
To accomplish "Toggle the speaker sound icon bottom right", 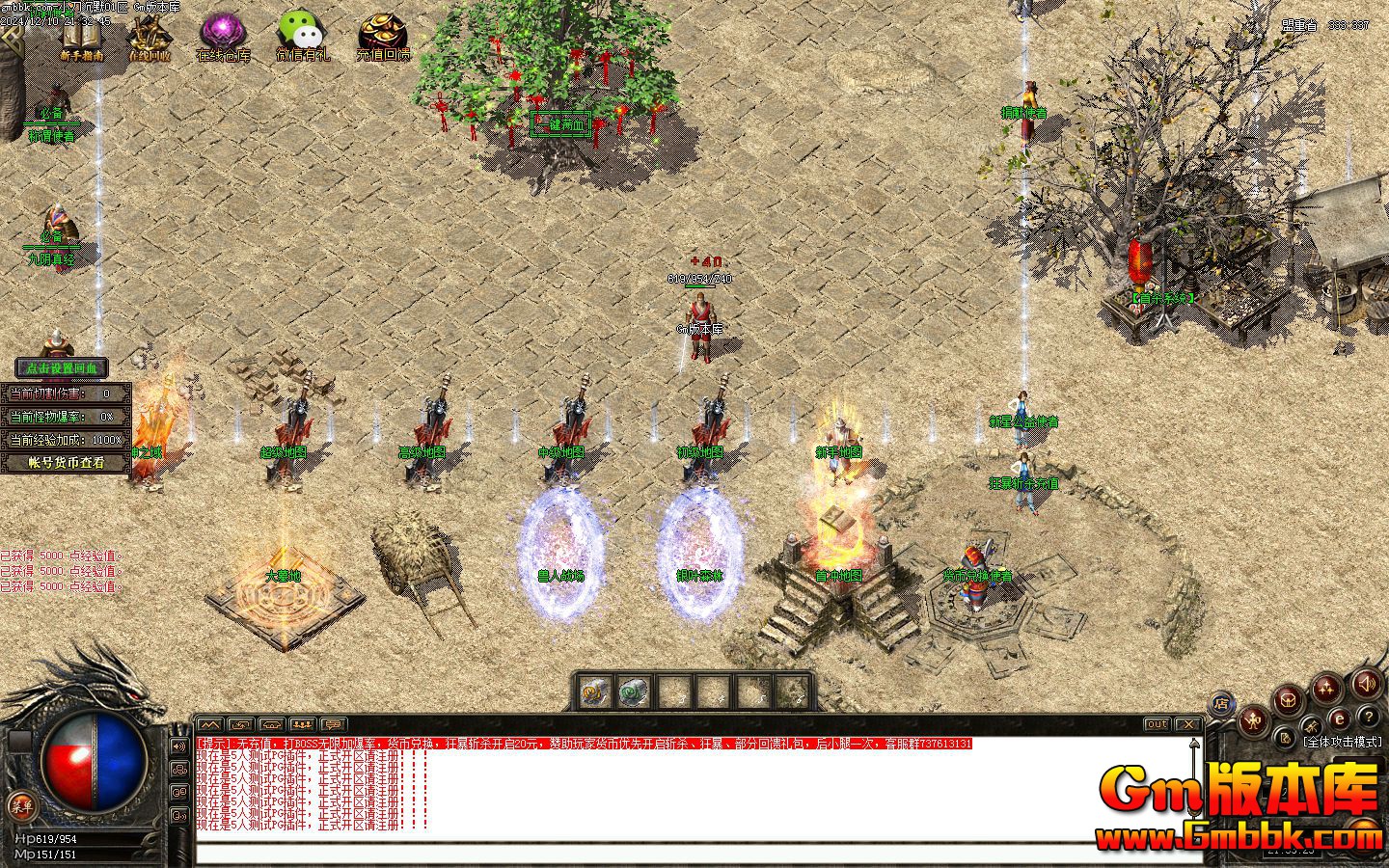I will [x=1366, y=685].
